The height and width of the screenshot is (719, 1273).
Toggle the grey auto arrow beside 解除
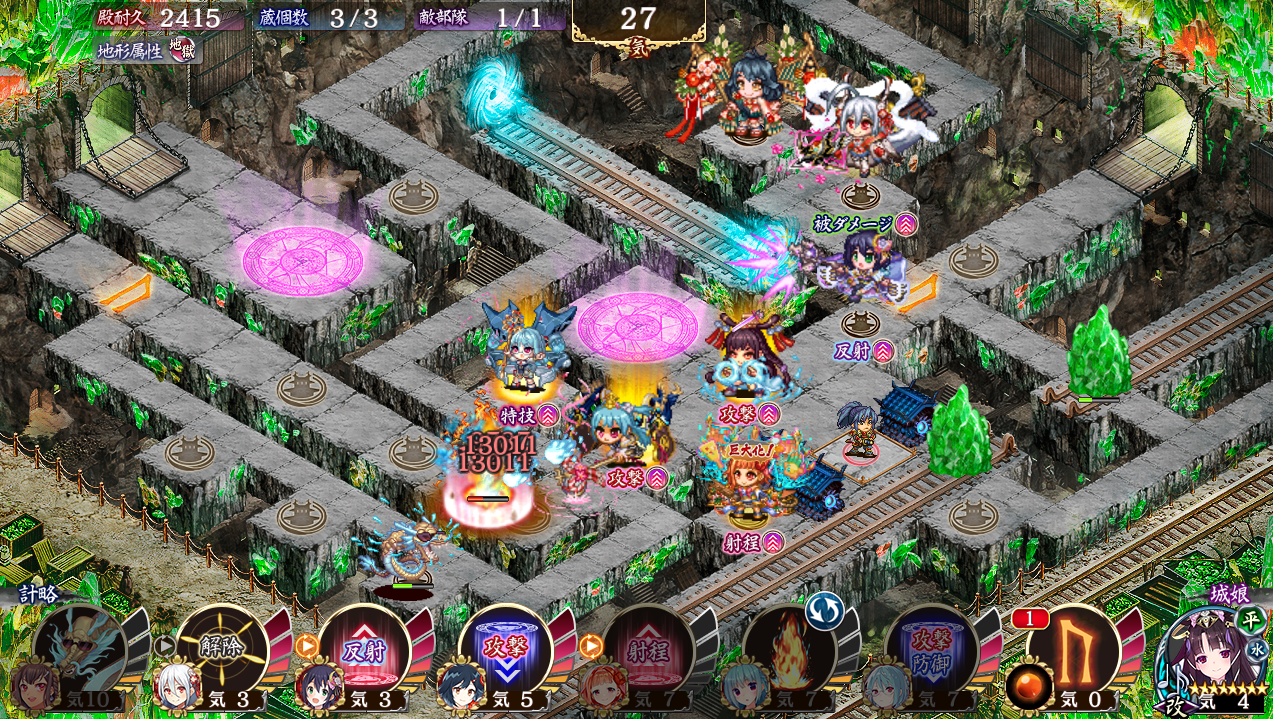164,646
